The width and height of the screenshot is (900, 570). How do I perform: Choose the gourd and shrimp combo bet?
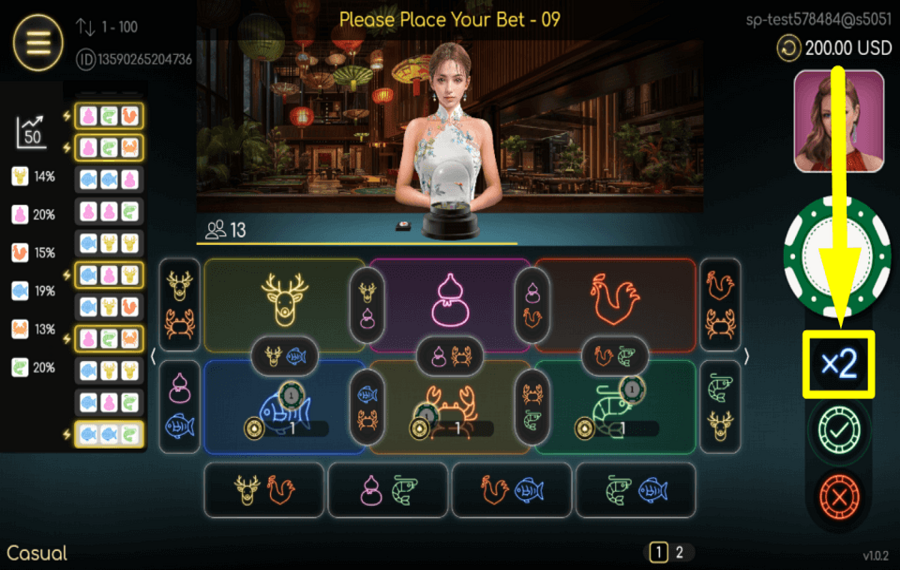(x=387, y=490)
